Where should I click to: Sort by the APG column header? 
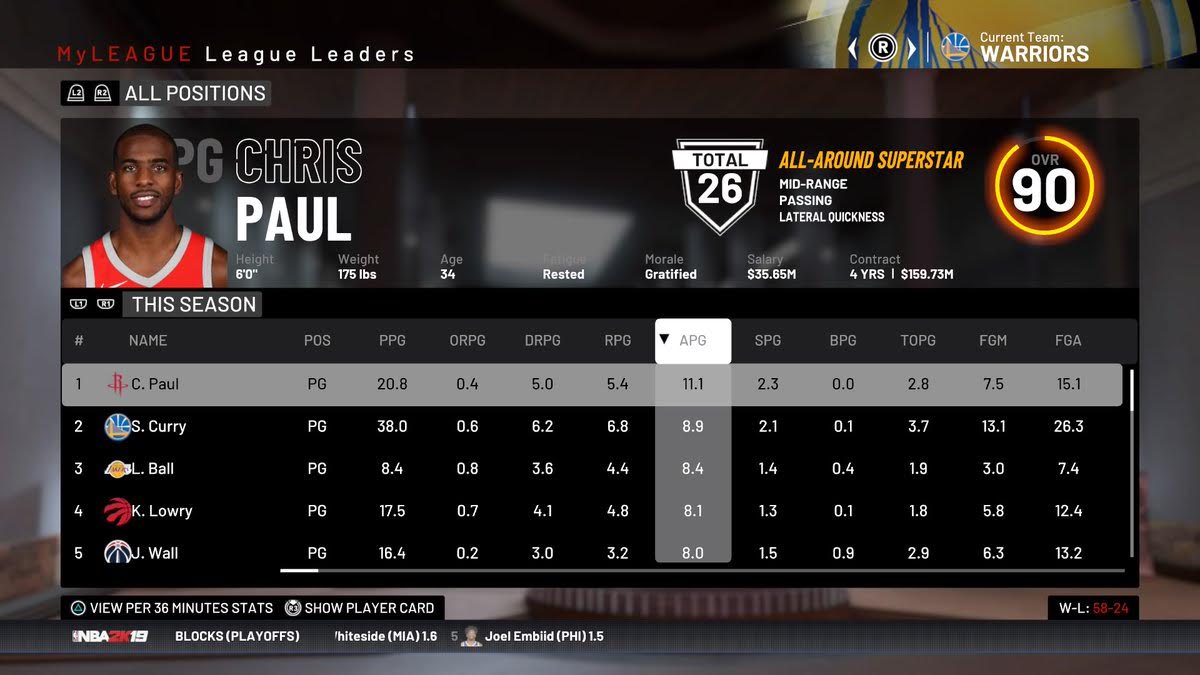pos(693,340)
